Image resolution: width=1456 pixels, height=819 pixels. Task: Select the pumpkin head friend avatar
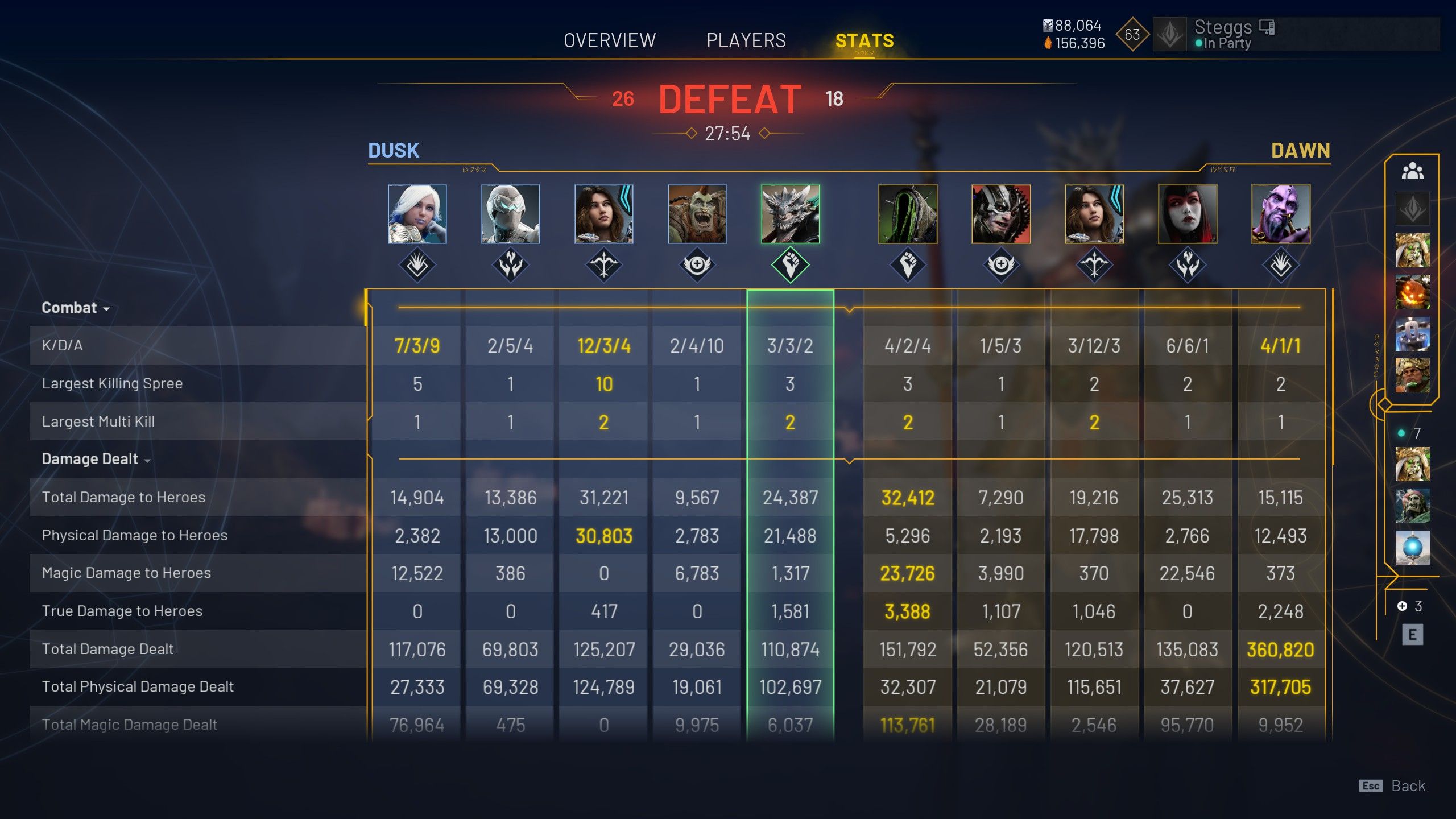pyautogui.click(x=1412, y=292)
